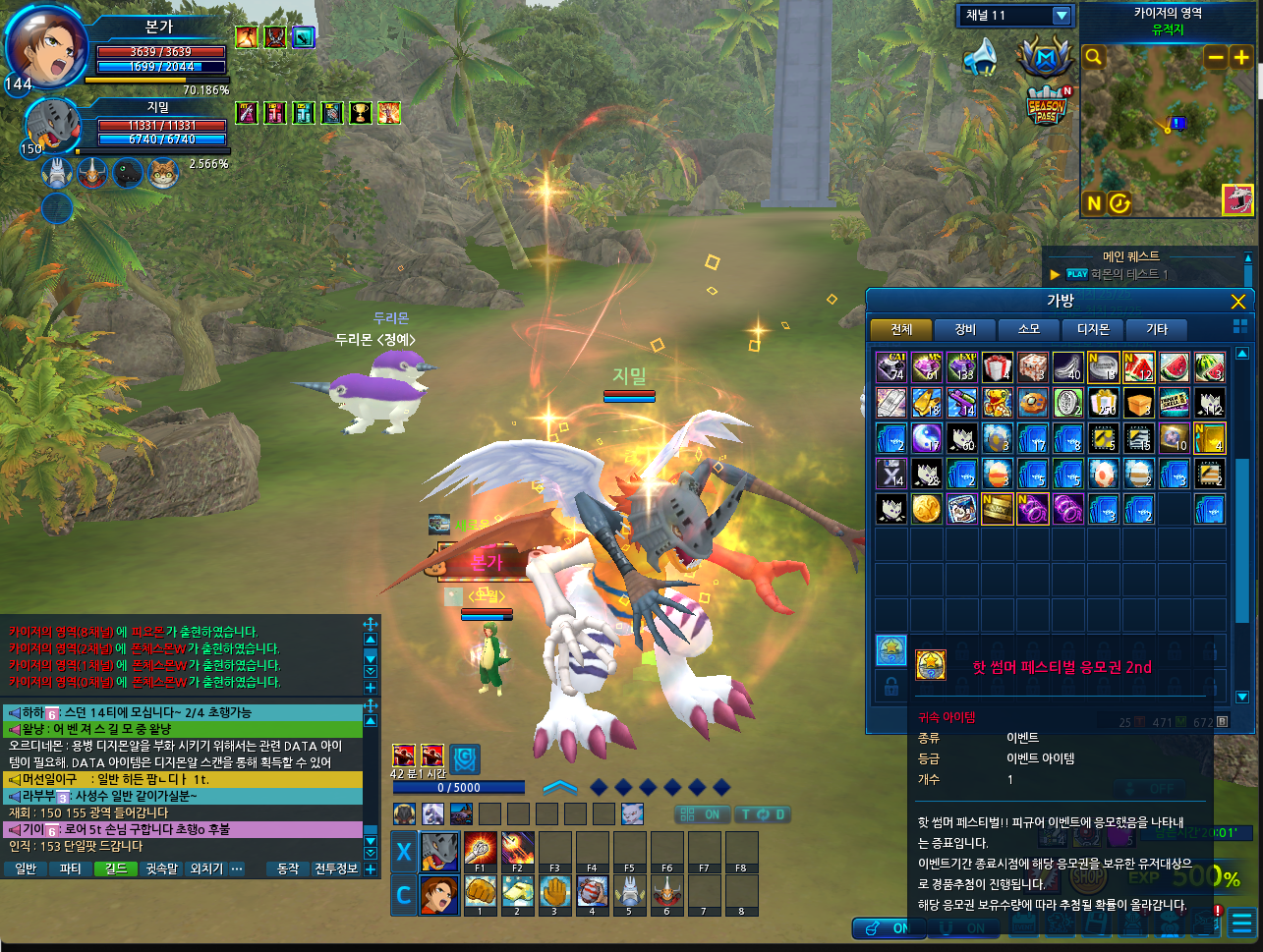Select the yin-yang orb inventory item
Screen dimensions: 1263x952
tap(927, 438)
